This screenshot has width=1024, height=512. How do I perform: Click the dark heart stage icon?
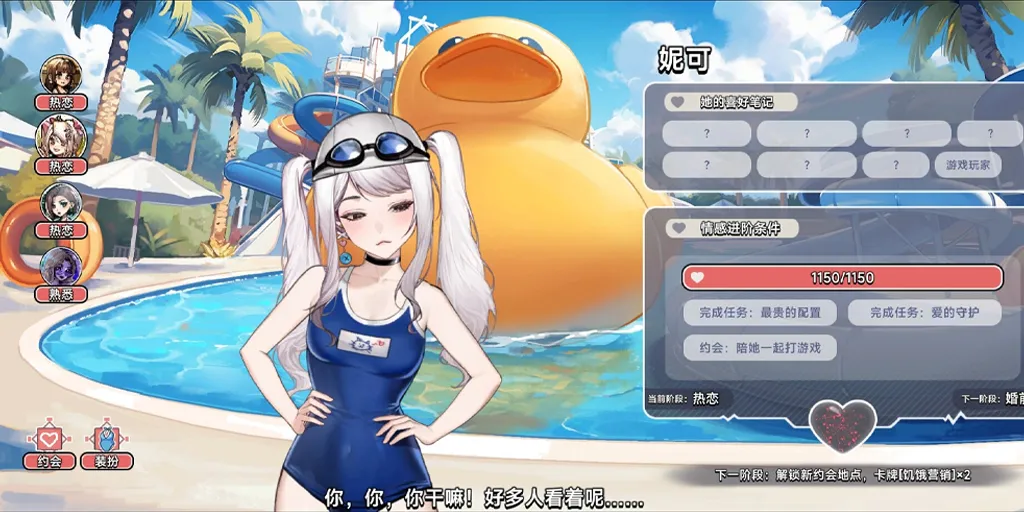842,425
